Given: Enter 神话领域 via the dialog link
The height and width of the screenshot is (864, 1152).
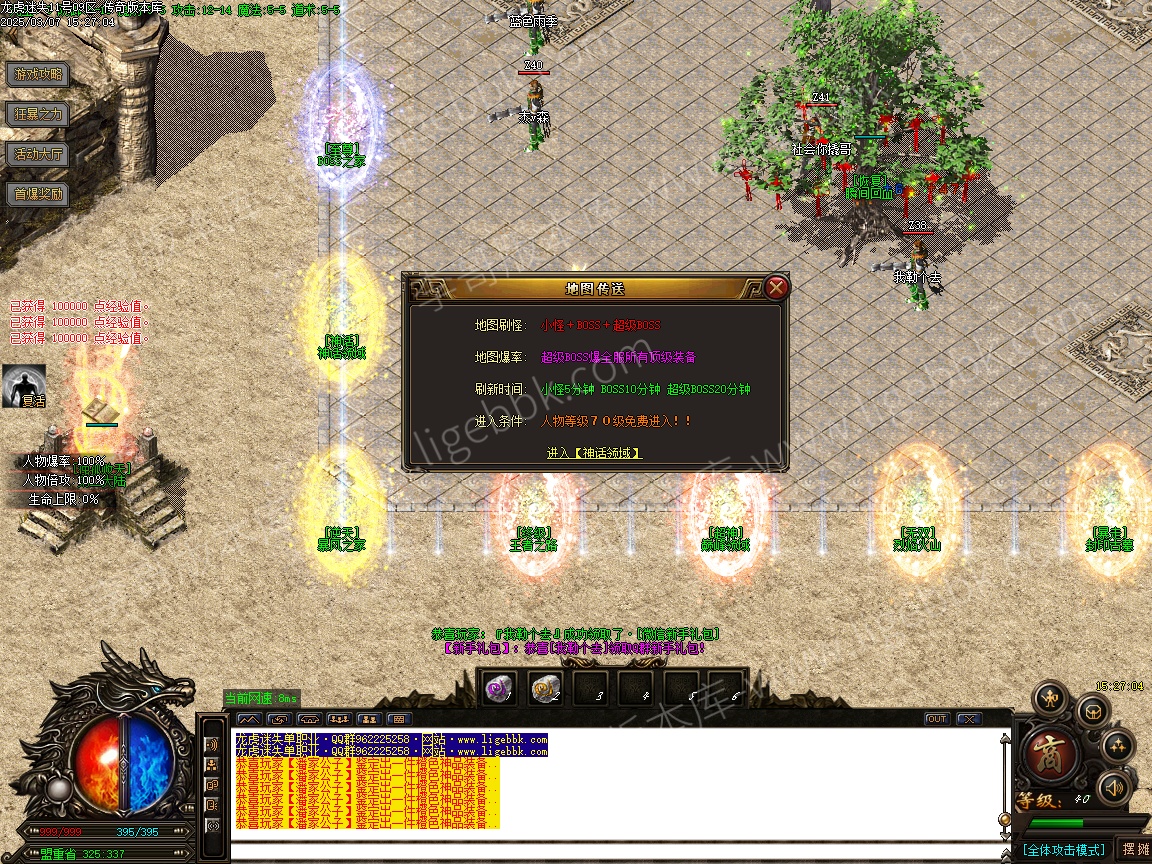Looking at the screenshot, I should [593, 453].
